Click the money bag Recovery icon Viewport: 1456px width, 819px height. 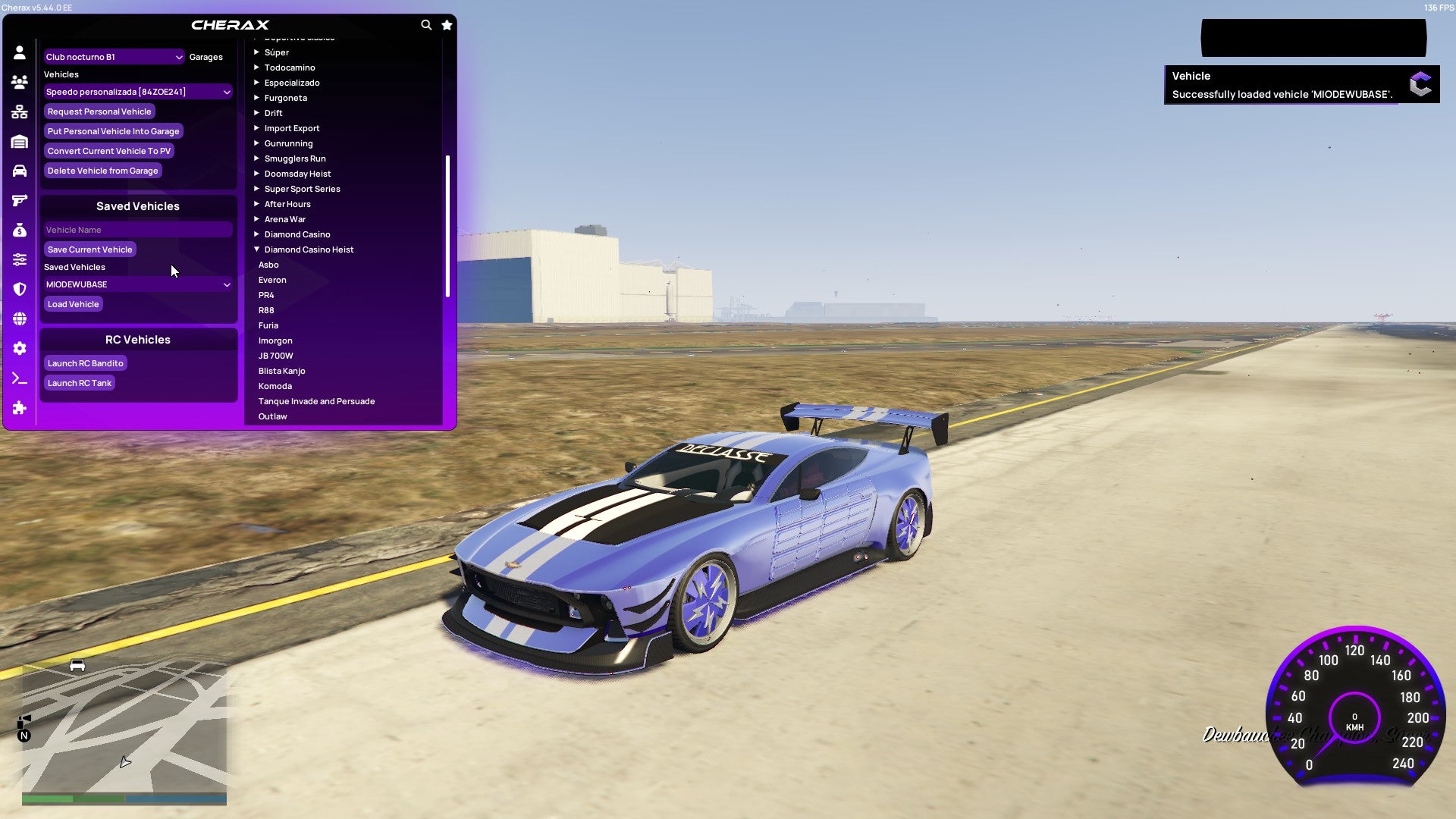click(20, 230)
